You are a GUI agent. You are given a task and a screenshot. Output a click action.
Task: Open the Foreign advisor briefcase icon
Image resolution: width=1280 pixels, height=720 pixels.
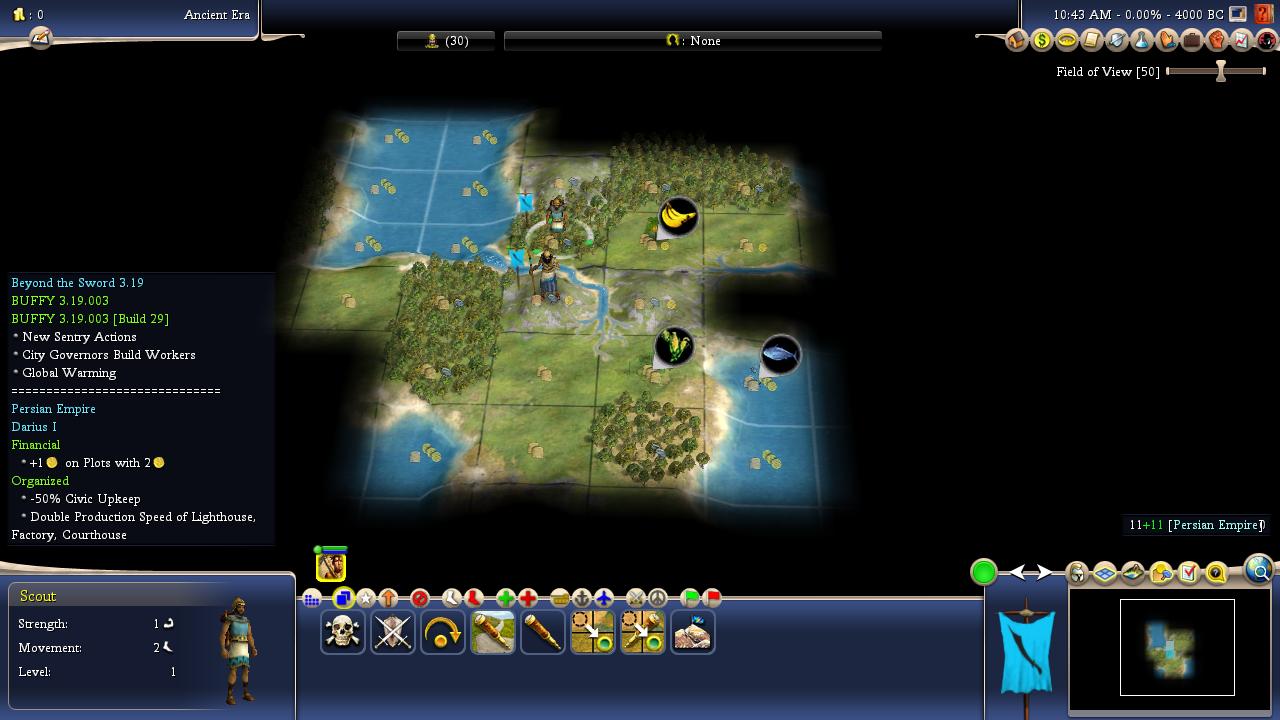click(1192, 41)
